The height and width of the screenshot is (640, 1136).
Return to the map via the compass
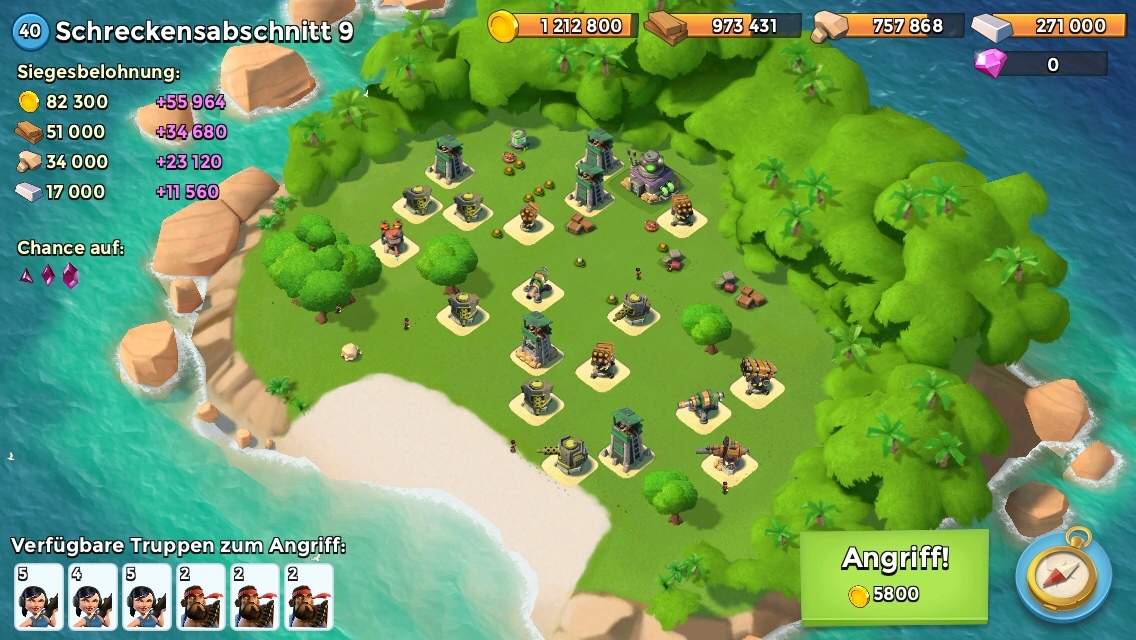pos(1062,577)
